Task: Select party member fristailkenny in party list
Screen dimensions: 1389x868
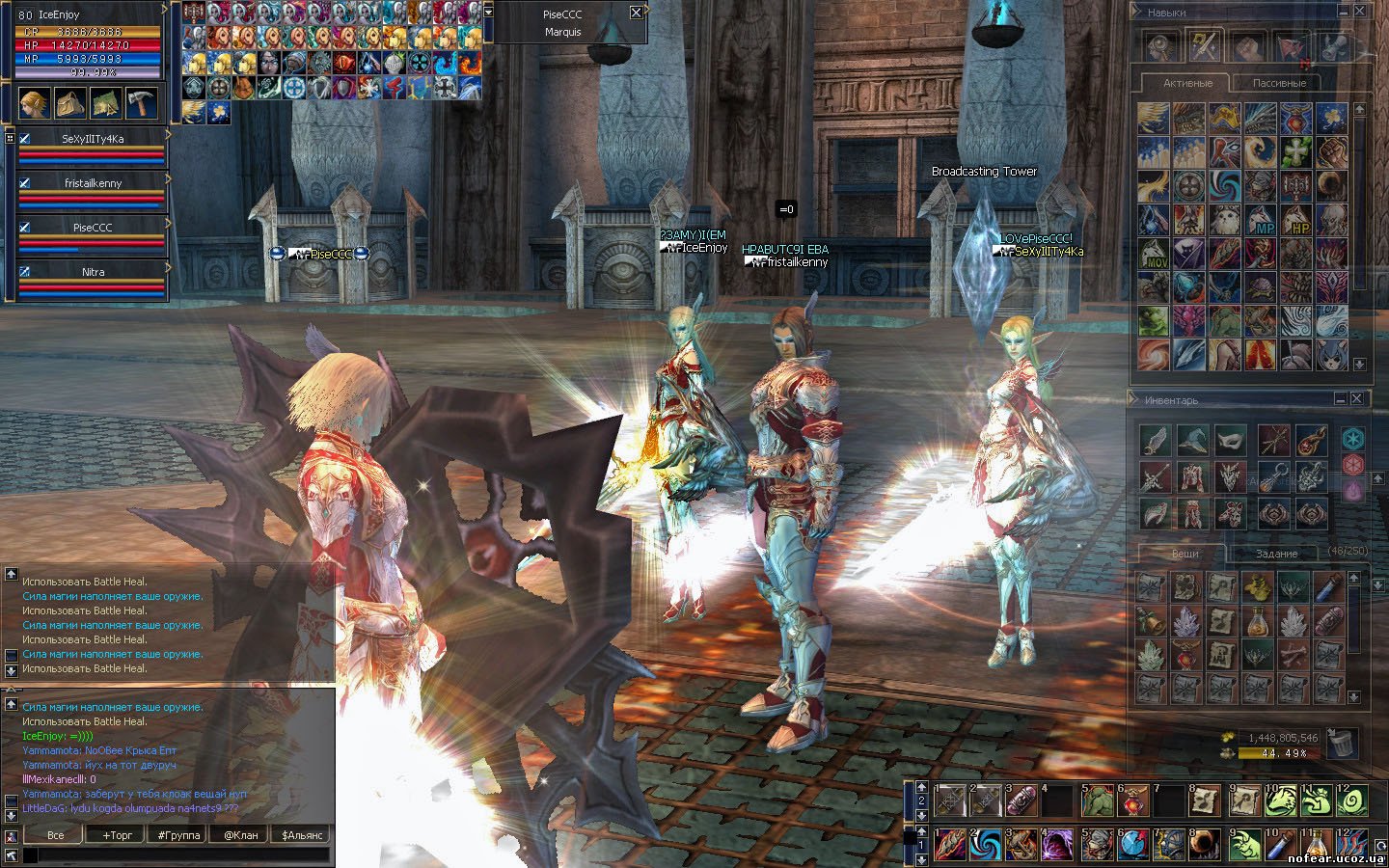Action: [x=93, y=183]
